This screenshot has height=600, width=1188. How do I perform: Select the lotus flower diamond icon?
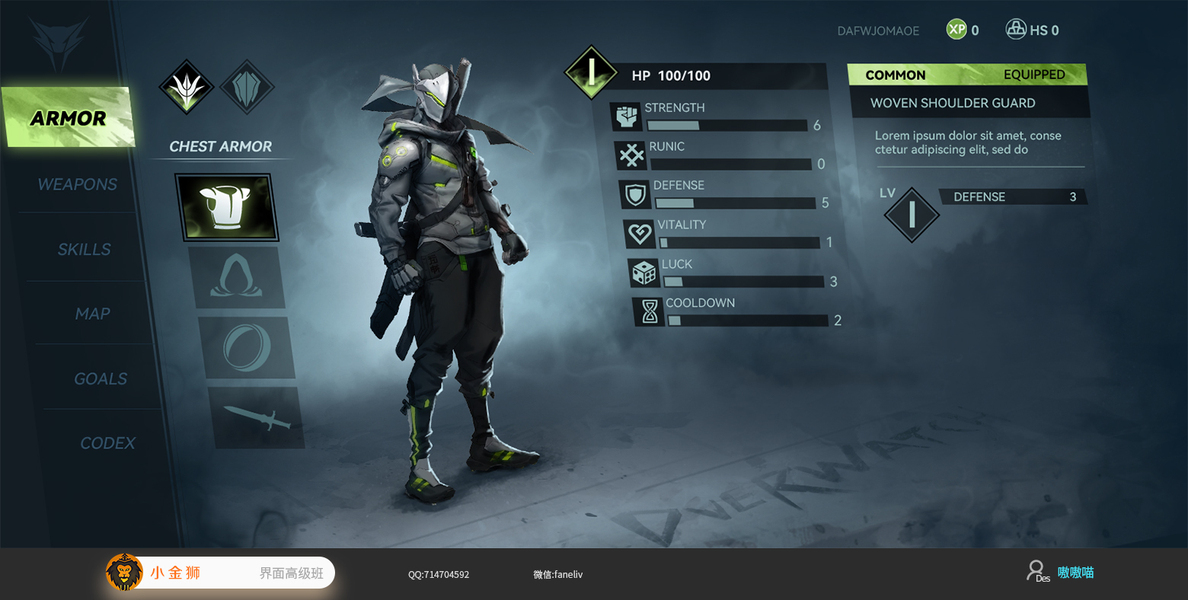187,87
